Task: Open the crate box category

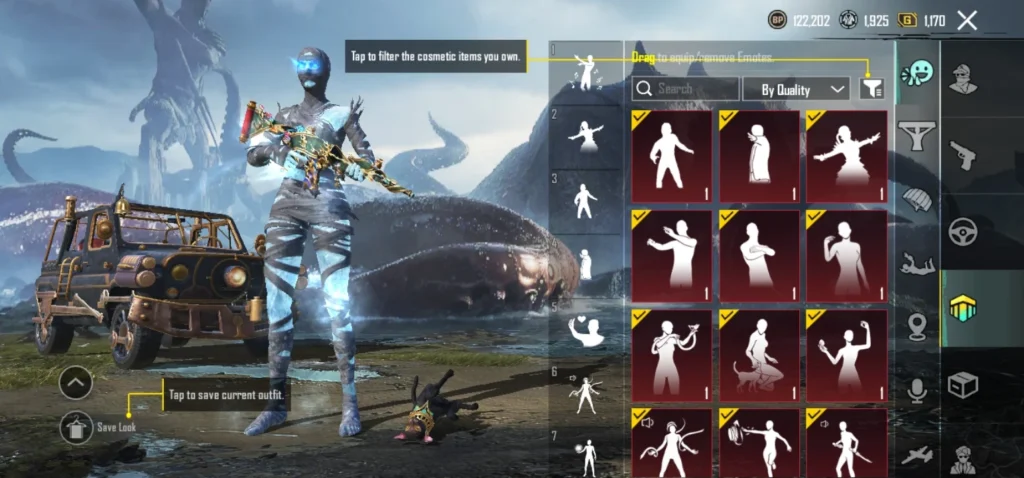Action: 963,385
